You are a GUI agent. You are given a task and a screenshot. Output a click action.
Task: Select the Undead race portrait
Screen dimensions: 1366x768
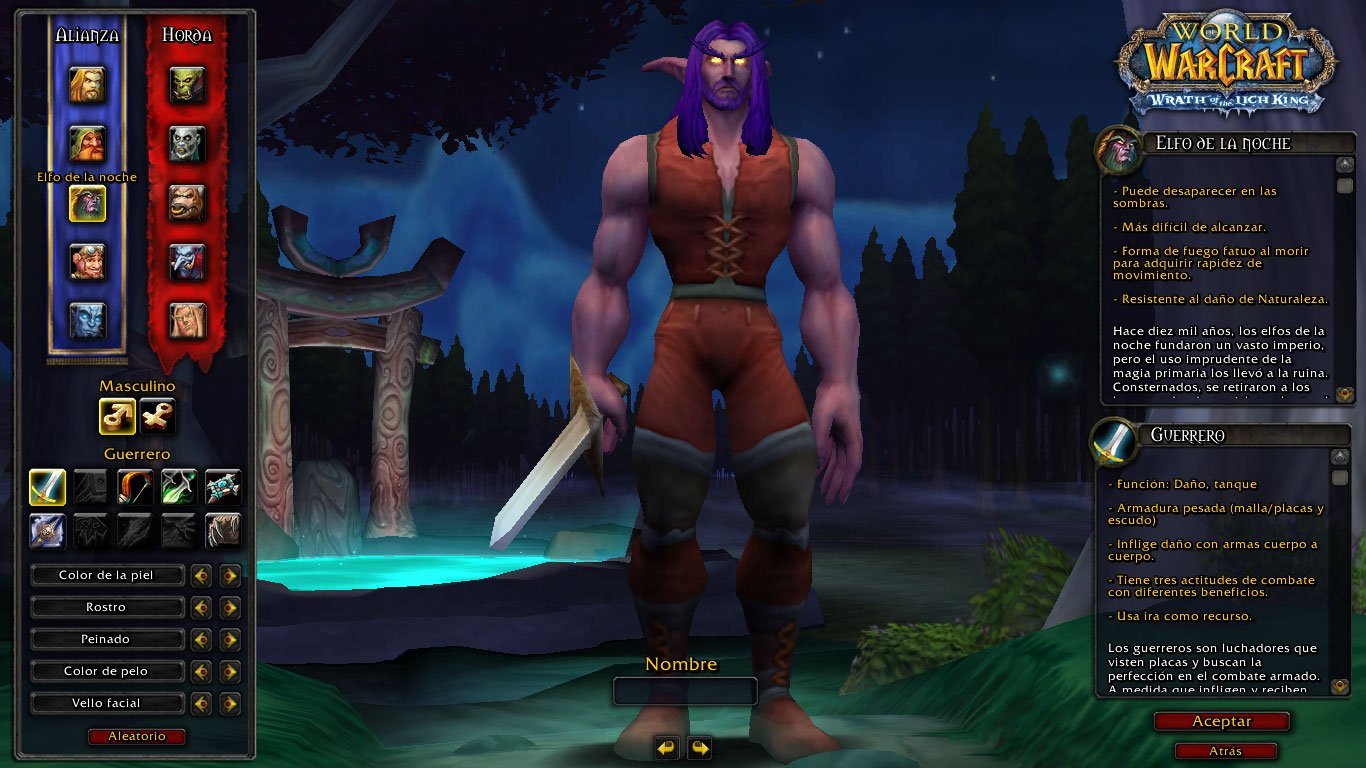[187, 144]
